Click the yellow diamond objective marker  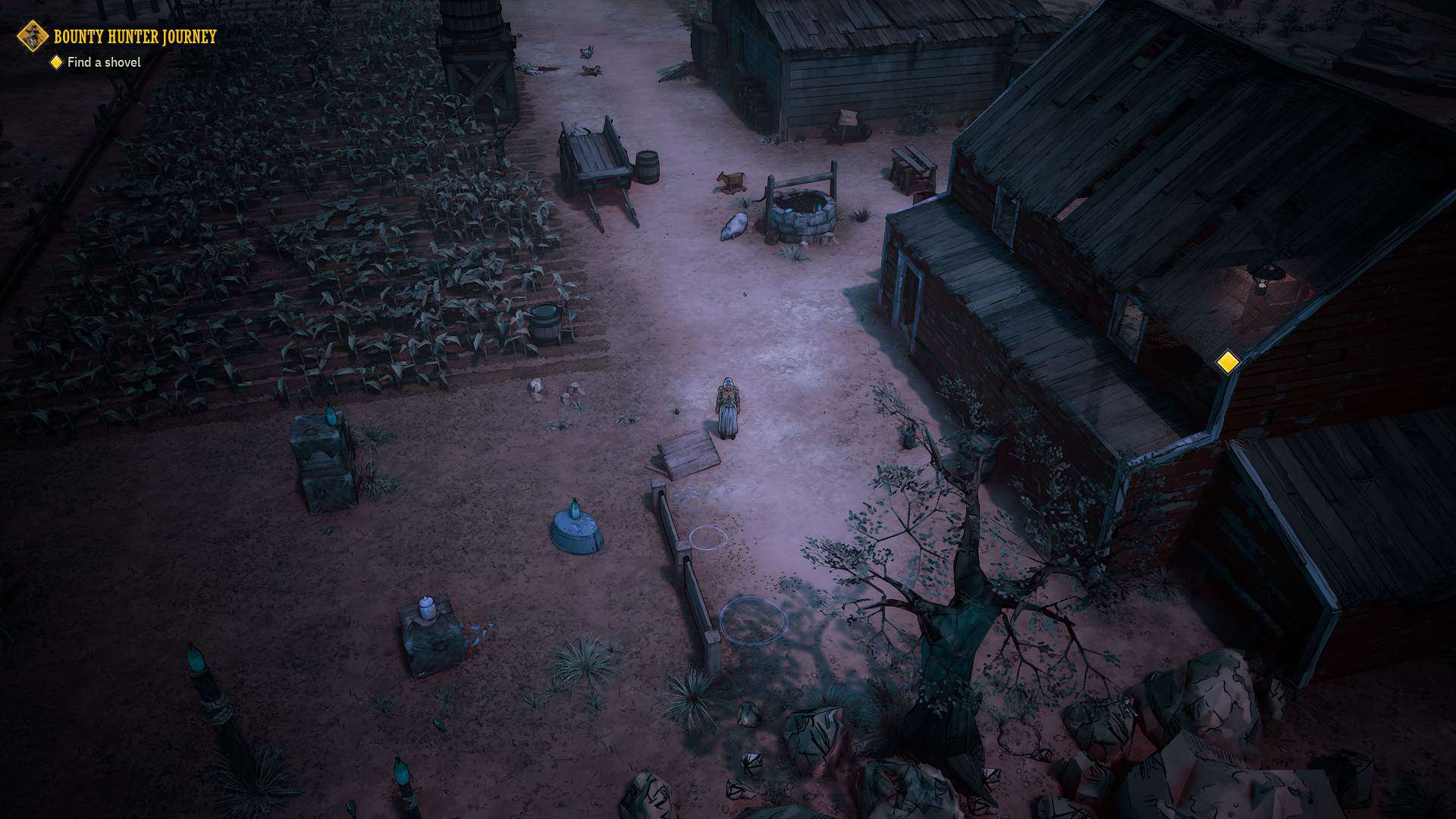(1227, 362)
